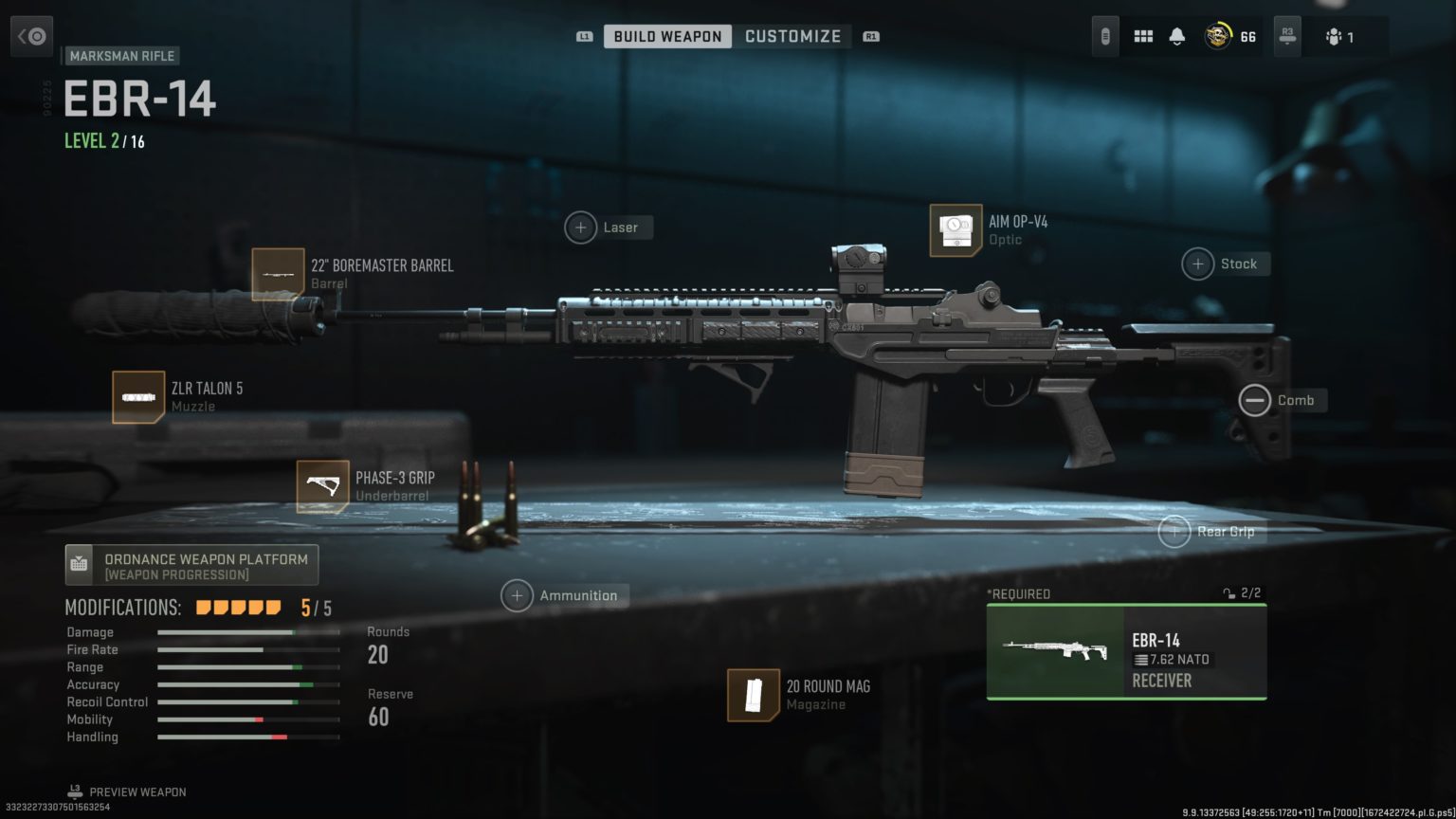This screenshot has width=1456, height=819.
Task: Click the Phase-3 Grip underbarrel icon
Action: click(323, 485)
